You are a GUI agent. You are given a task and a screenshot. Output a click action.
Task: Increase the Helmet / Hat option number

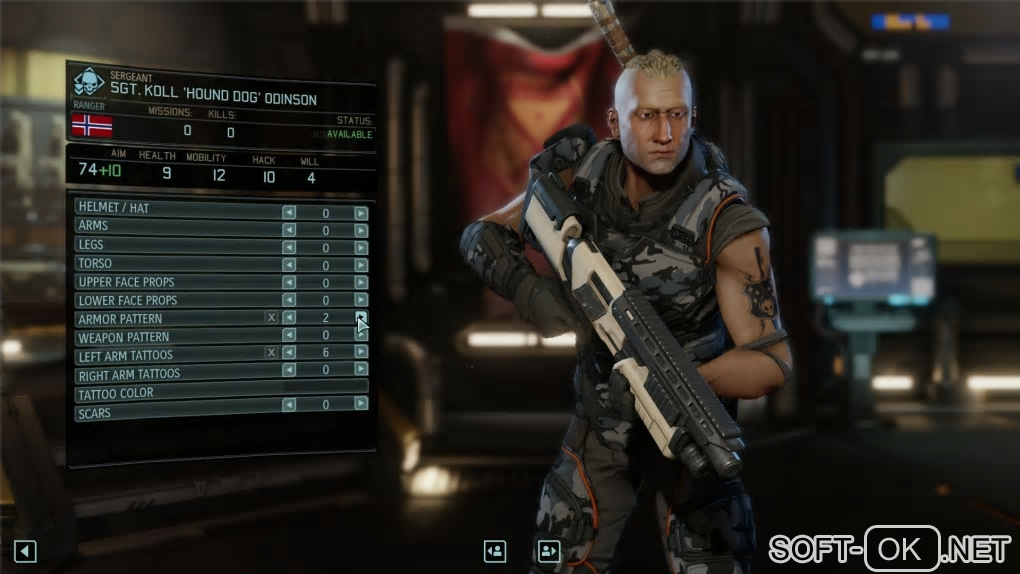[x=361, y=213]
